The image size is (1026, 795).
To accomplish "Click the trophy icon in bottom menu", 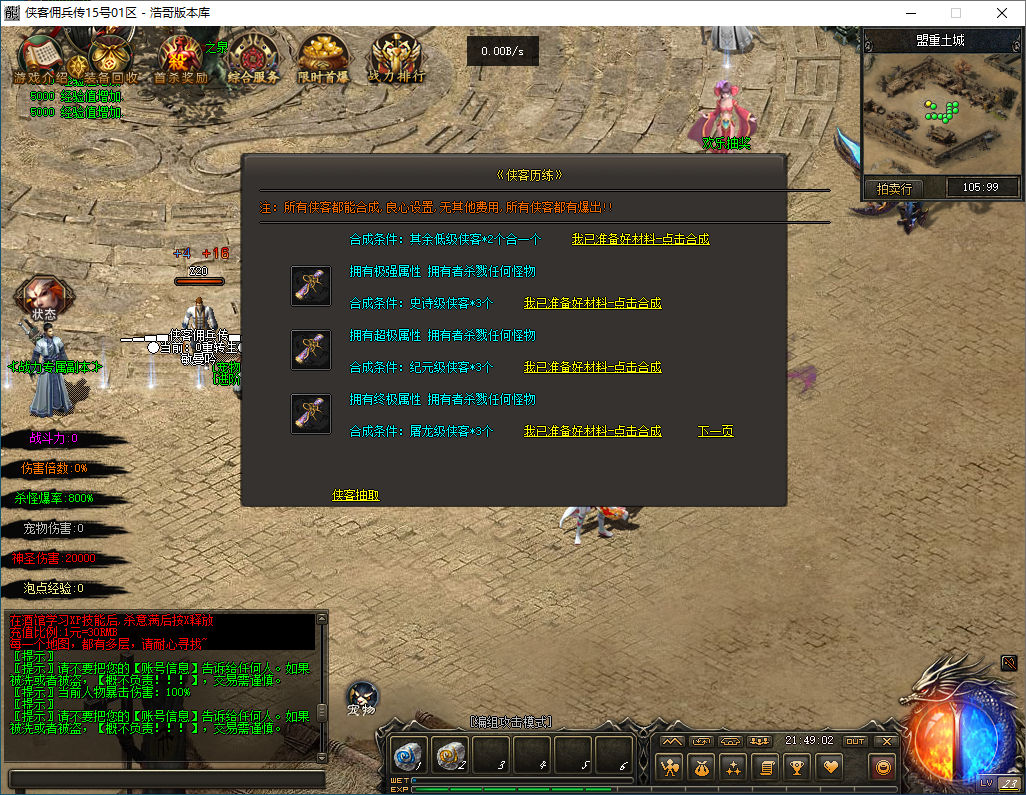I will point(797,767).
